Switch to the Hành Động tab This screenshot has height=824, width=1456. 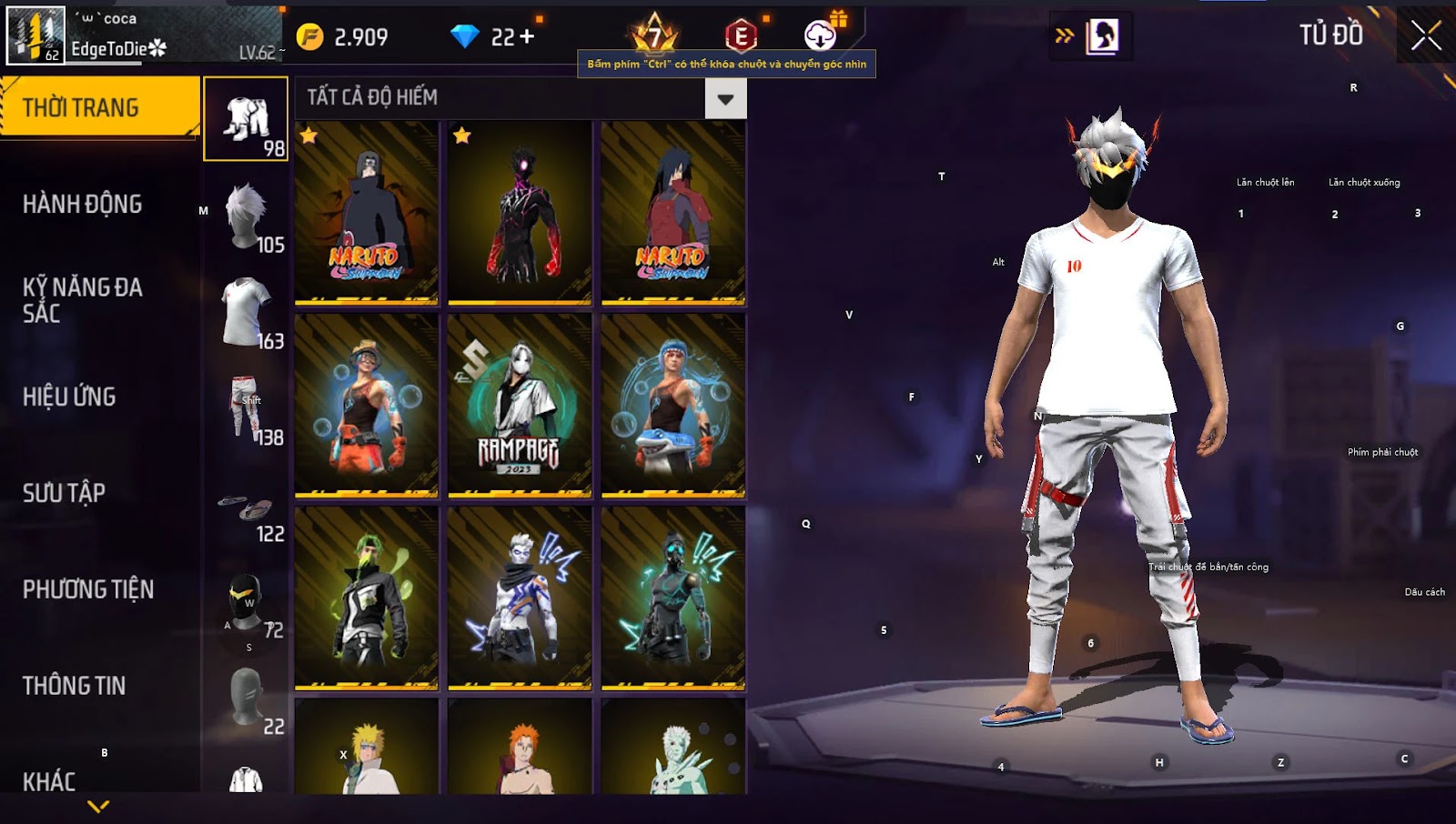point(83,204)
